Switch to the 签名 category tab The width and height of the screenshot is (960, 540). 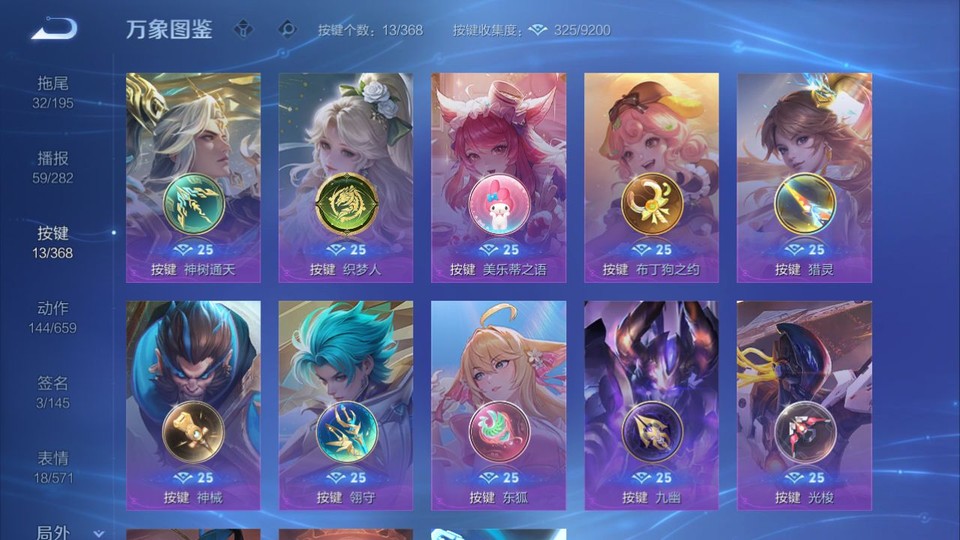click(53, 392)
